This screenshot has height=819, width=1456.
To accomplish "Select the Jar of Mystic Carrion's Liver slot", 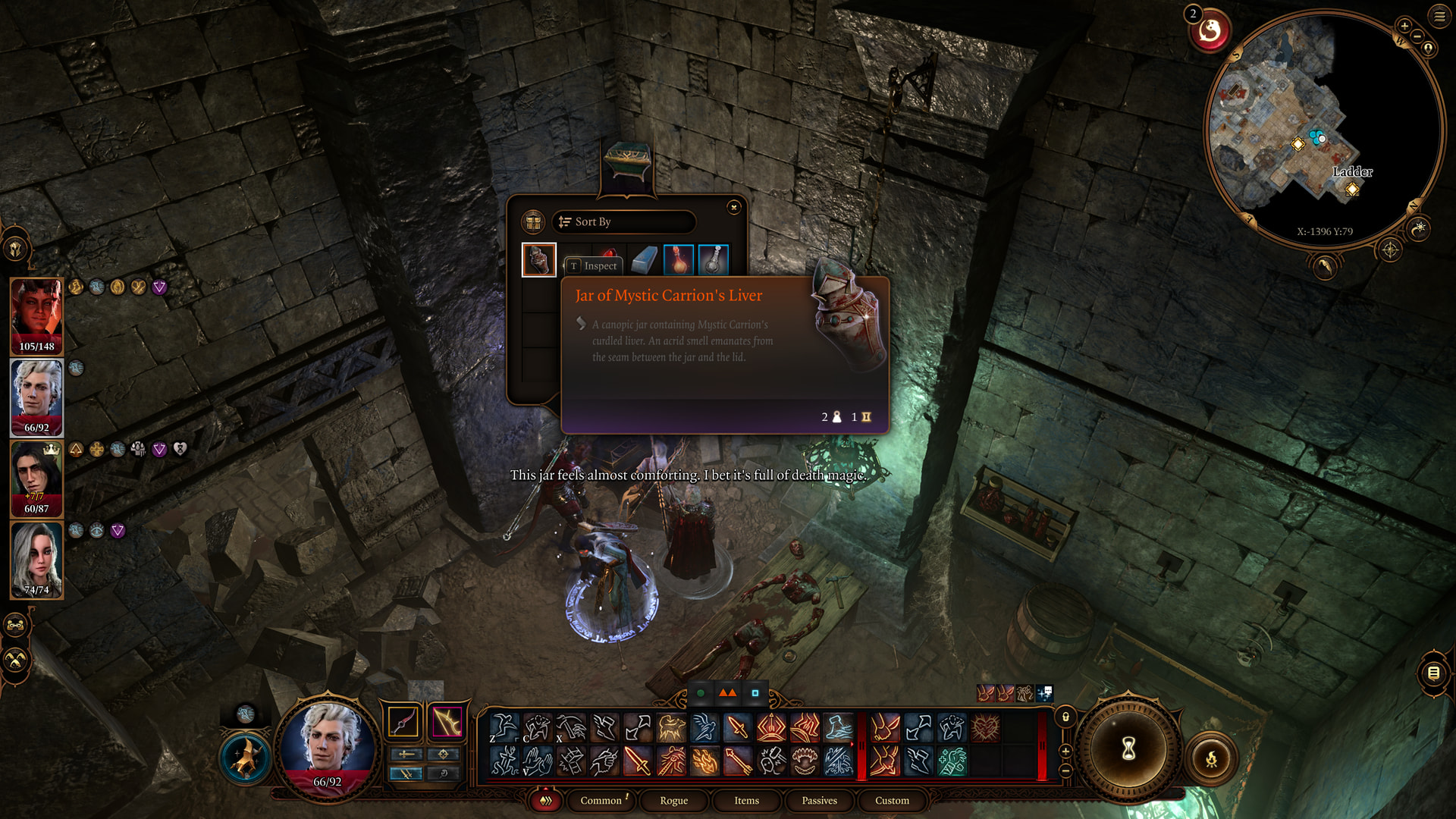I will point(539,260).
